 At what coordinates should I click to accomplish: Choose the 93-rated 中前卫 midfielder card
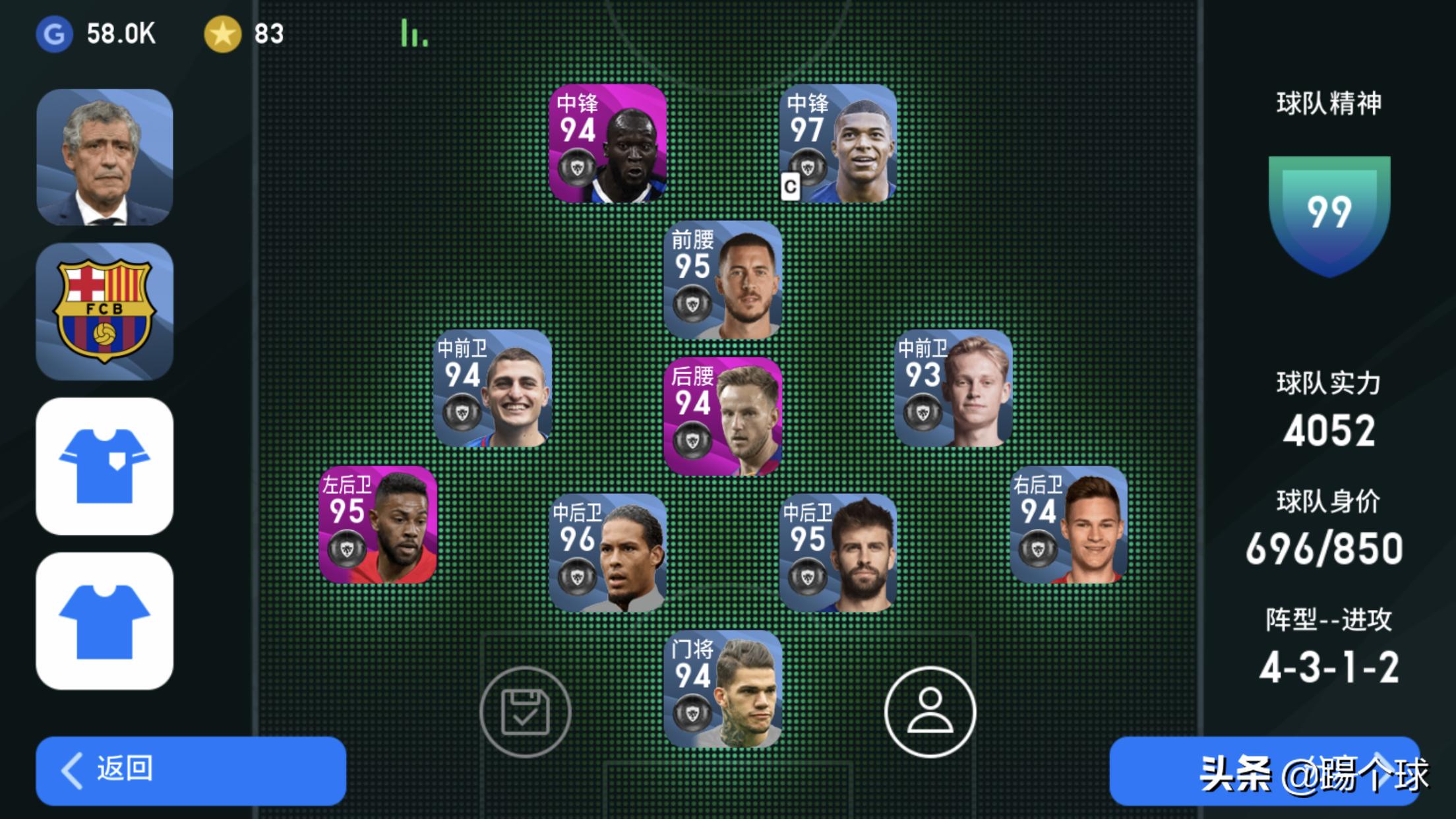[x=953, y=389]
